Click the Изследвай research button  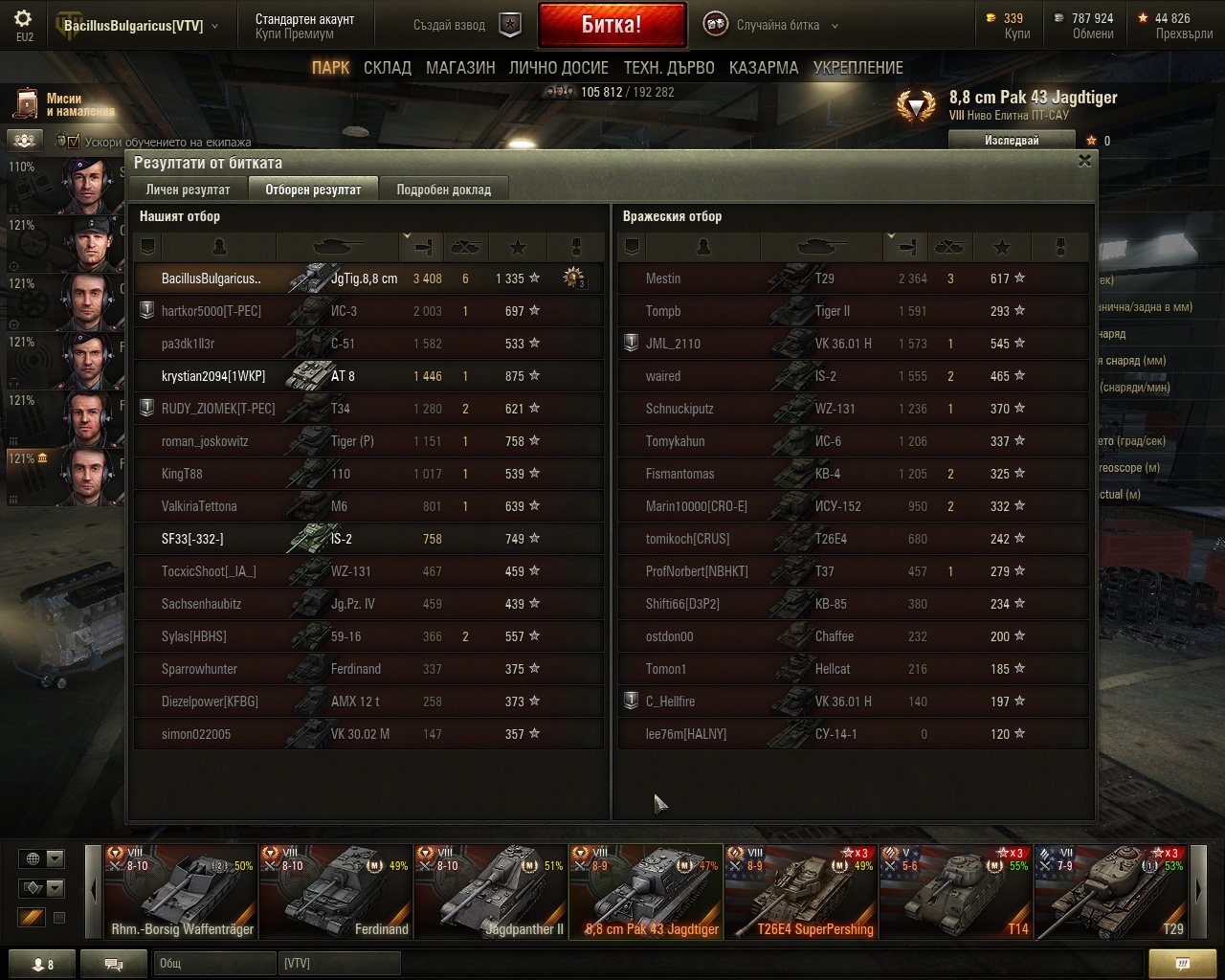pos(1012,141)
